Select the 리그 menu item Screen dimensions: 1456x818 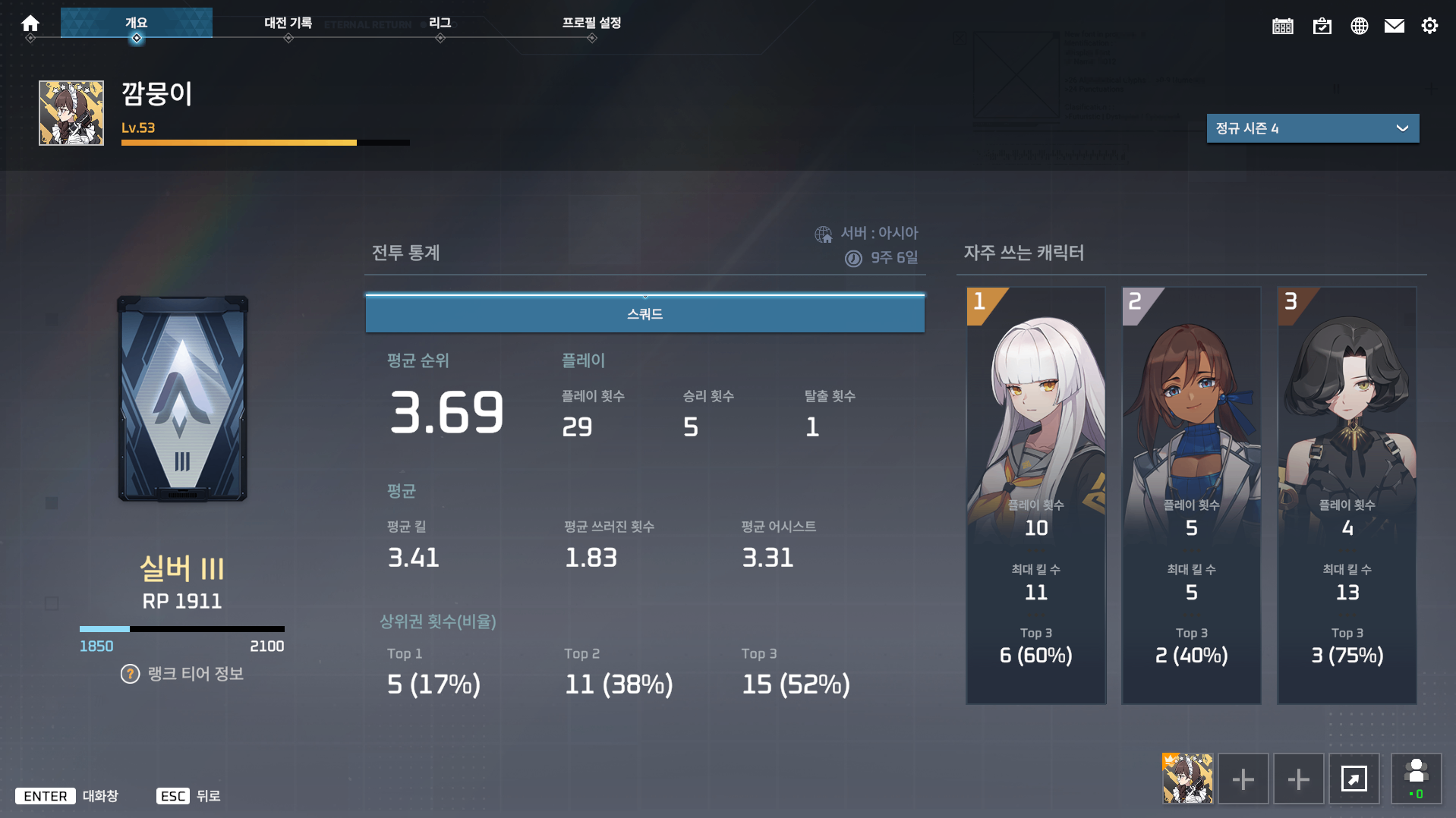[440, 23]
